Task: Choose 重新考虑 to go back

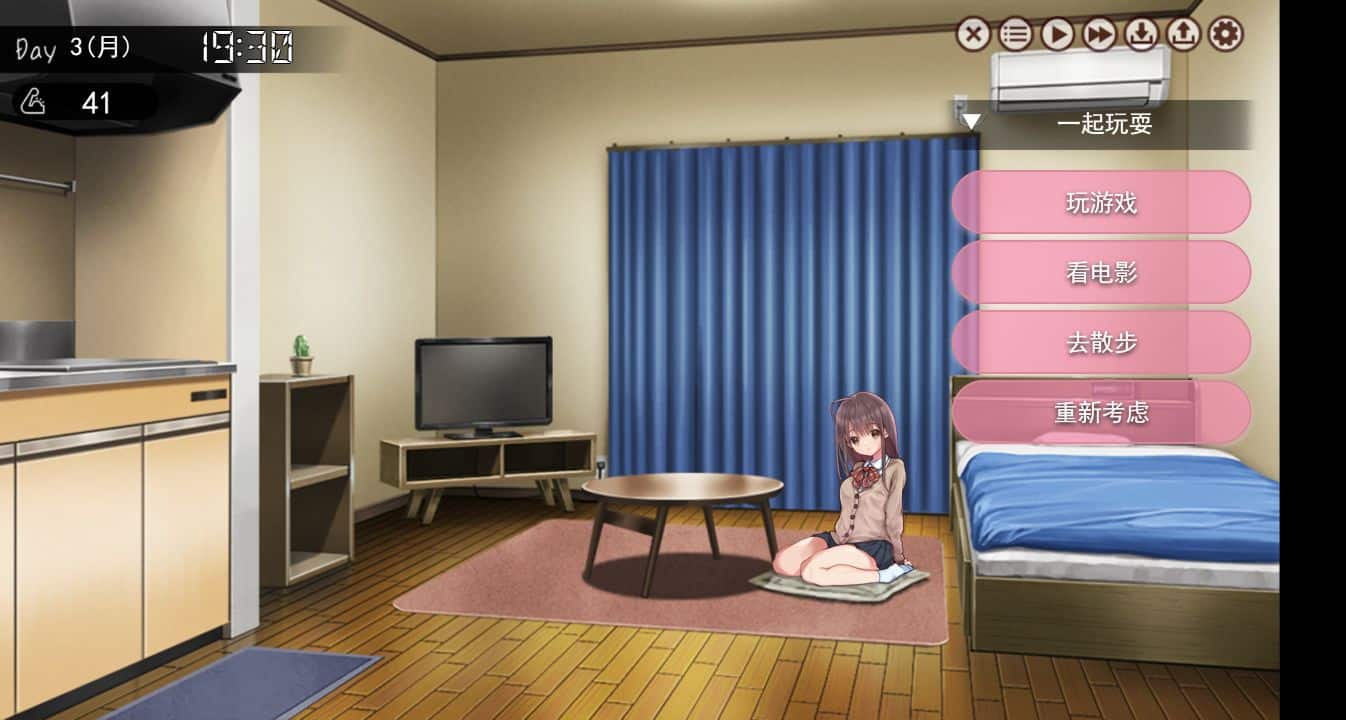Action: (1101, 412)
